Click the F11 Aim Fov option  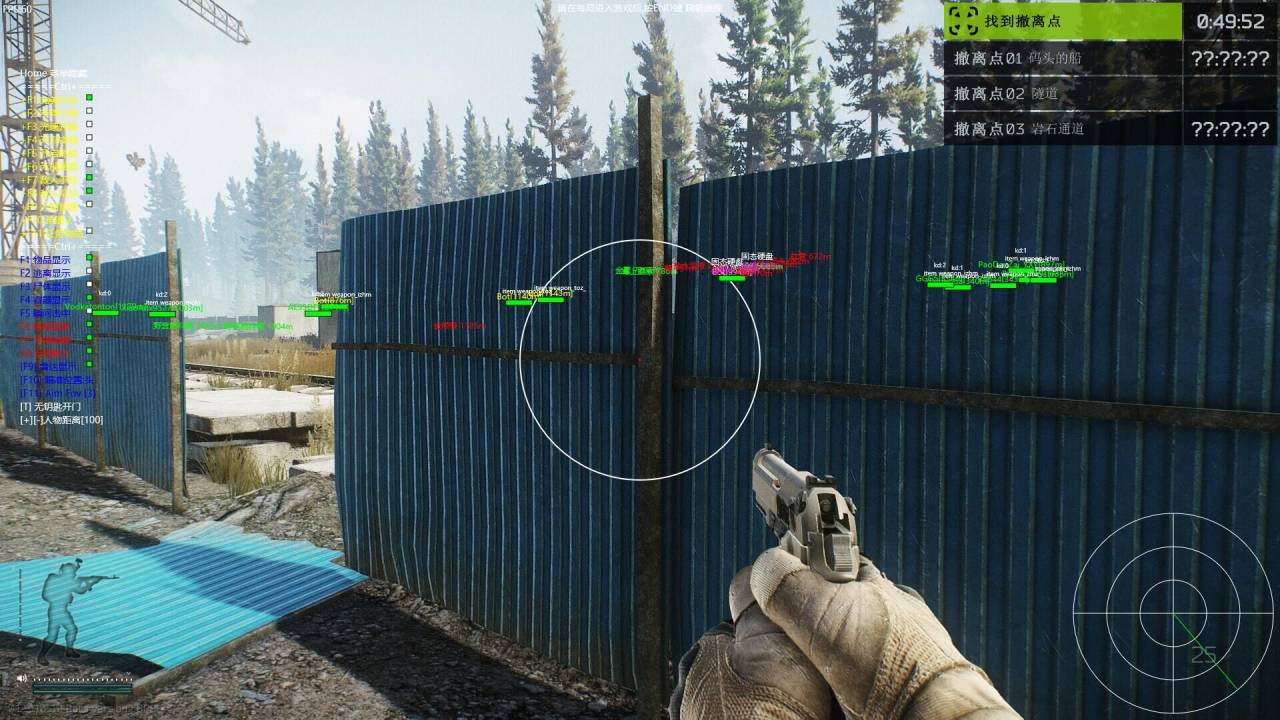coord(57,393)
